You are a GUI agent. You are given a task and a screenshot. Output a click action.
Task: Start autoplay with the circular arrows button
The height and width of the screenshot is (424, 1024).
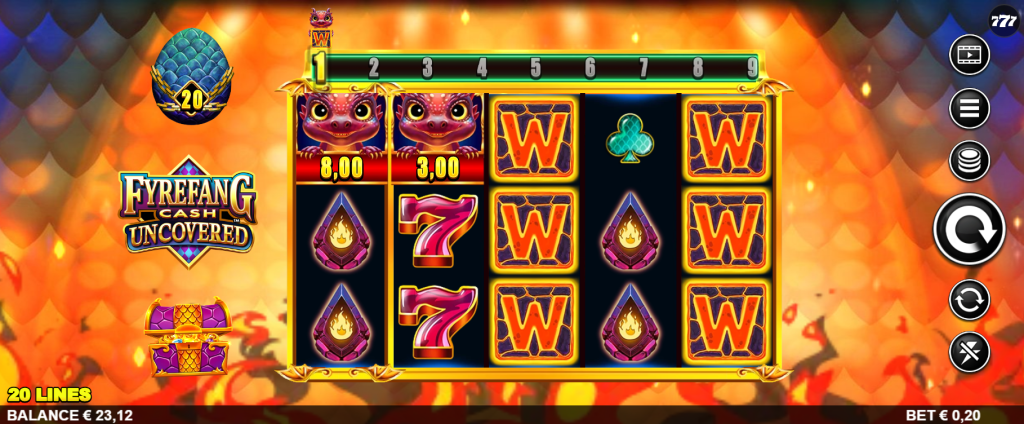pyautogui.click(x=968, y=299)
